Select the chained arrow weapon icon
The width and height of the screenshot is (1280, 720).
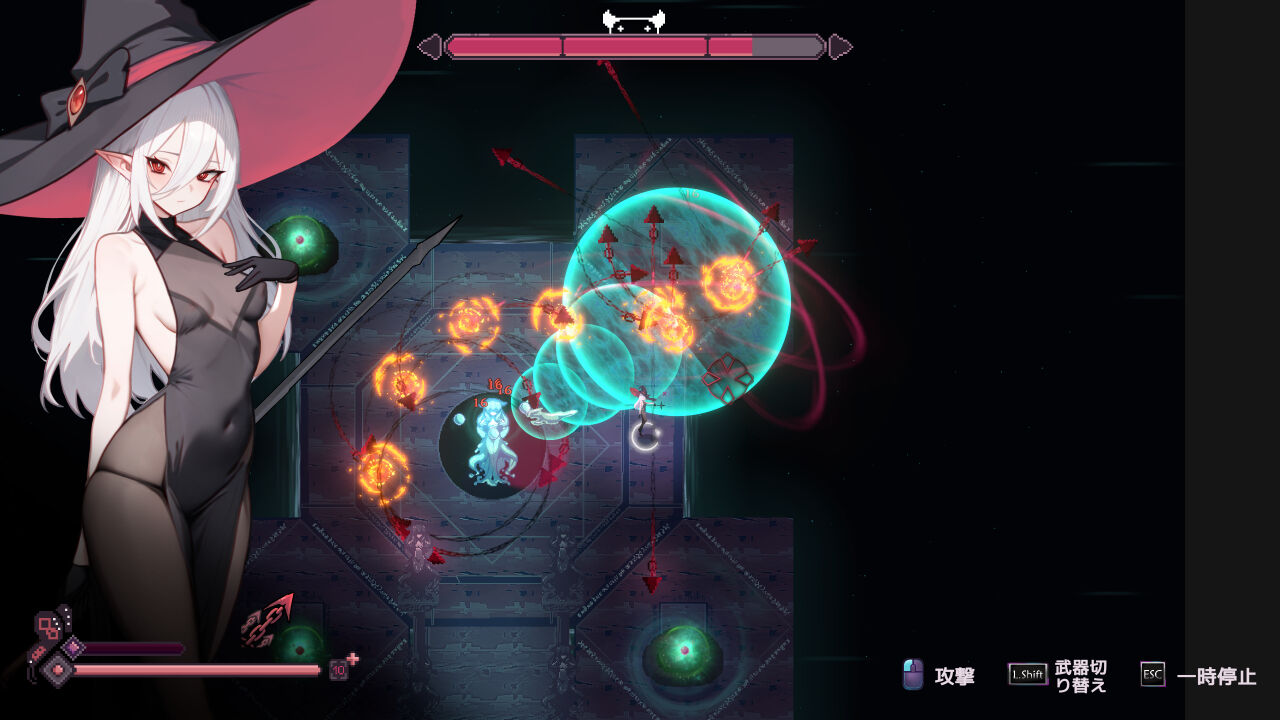pyautogui.click(x=267, y=620)
